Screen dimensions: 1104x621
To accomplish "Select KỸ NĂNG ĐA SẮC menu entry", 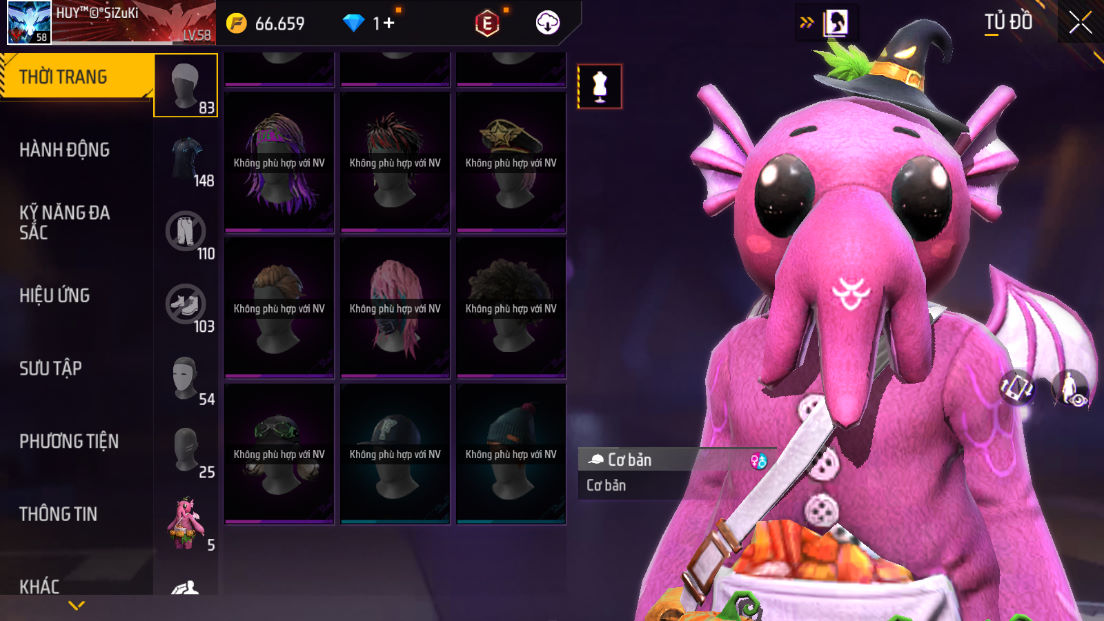I will point(65,222).
